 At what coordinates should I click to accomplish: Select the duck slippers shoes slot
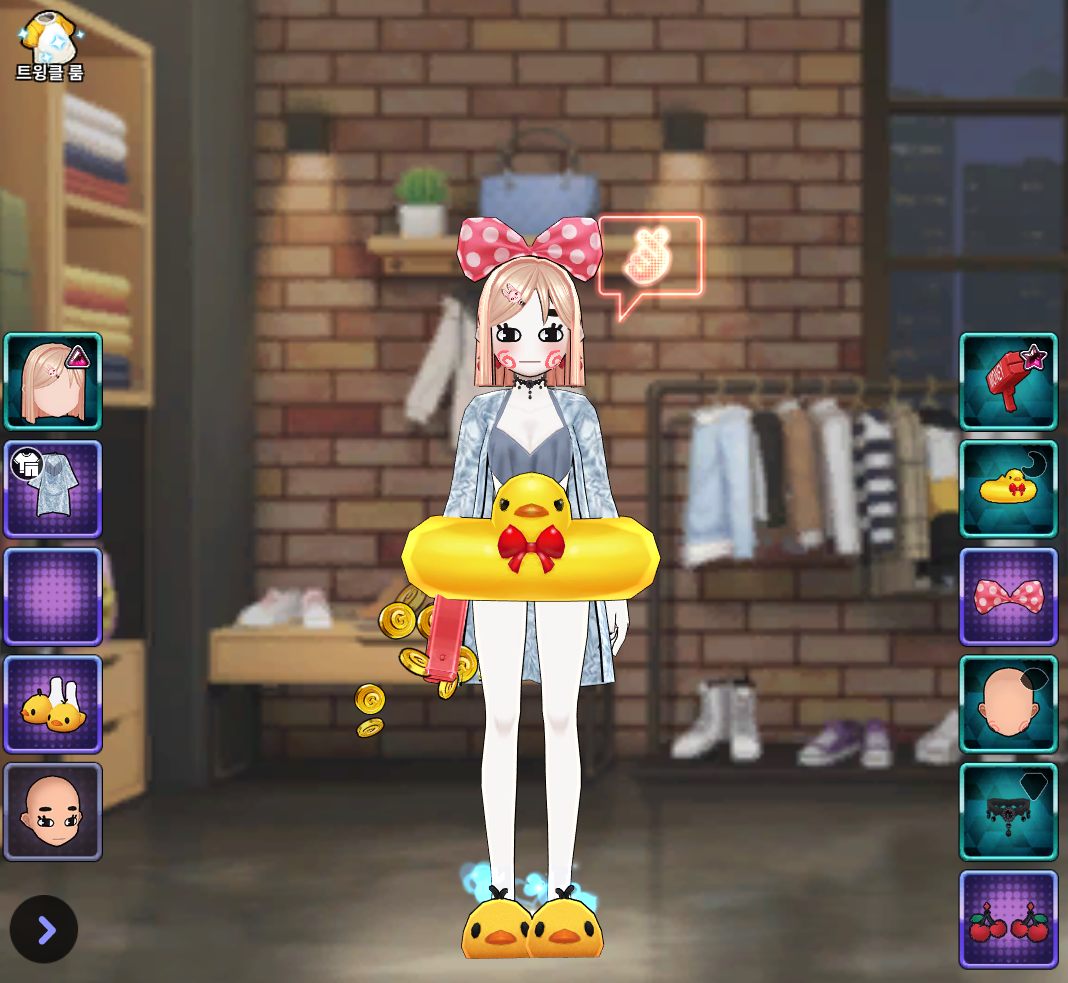pyautogui.click(x=53, y=704)
